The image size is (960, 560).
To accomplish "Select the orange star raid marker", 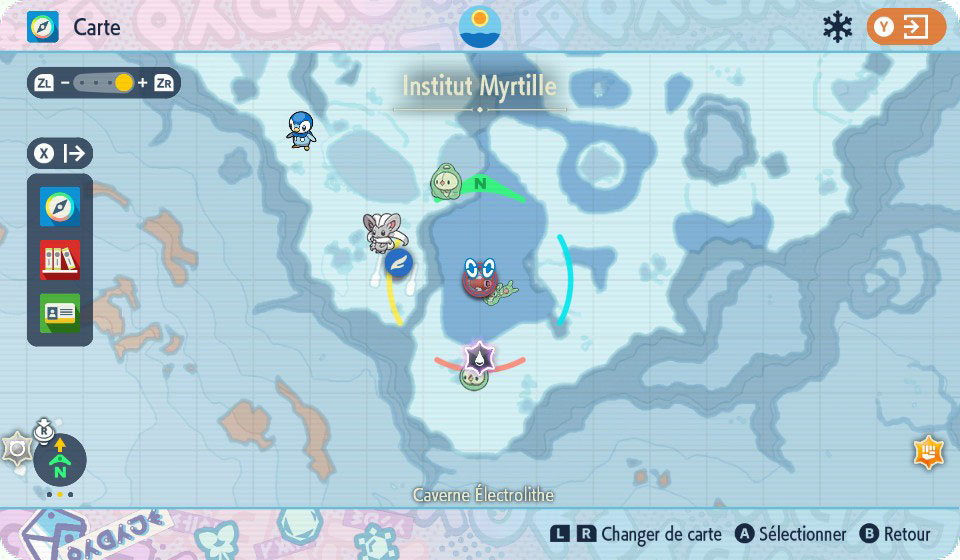I will [928, 452].
